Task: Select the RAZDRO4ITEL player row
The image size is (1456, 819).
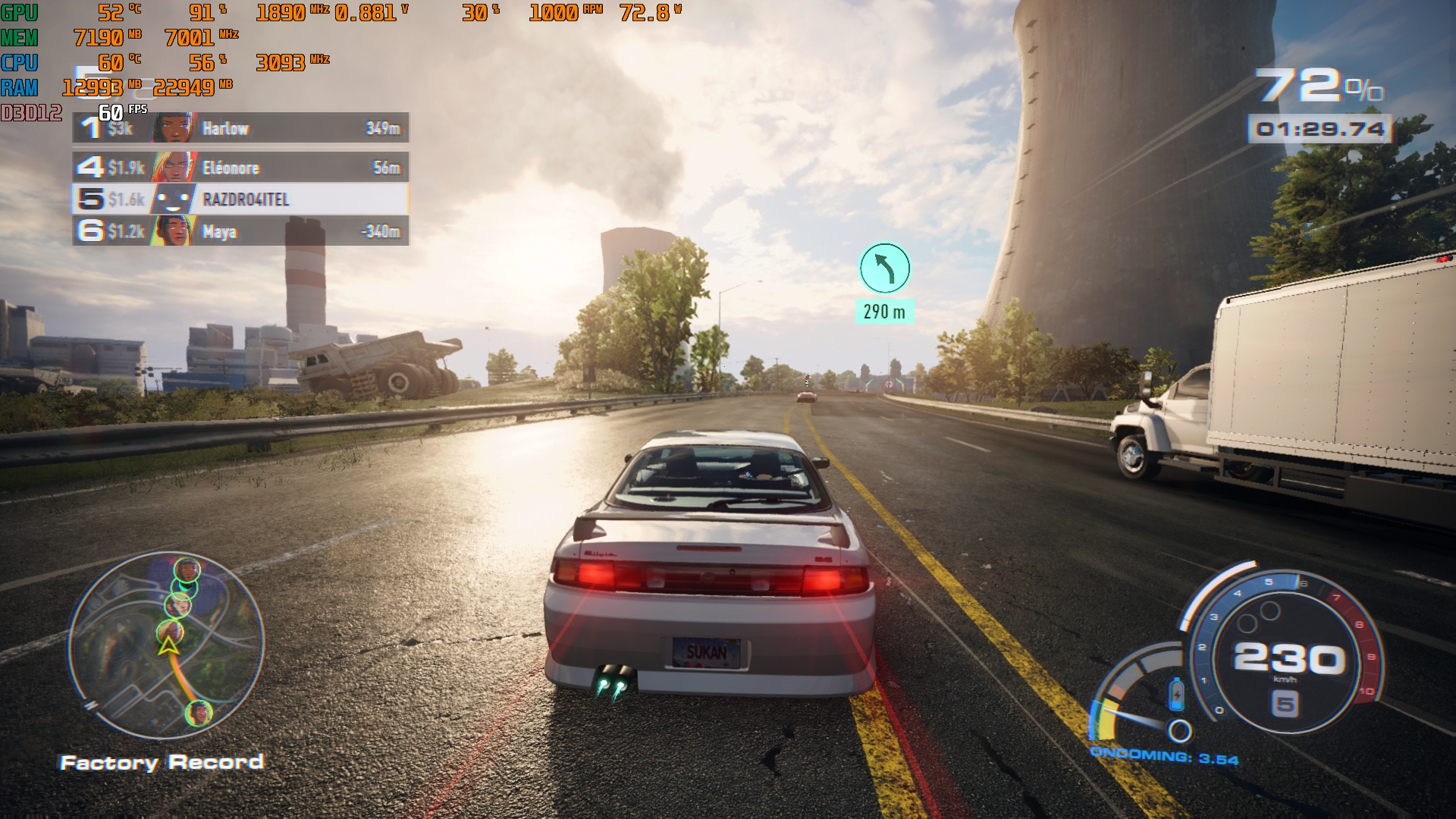Action: [x=240, y=199]
